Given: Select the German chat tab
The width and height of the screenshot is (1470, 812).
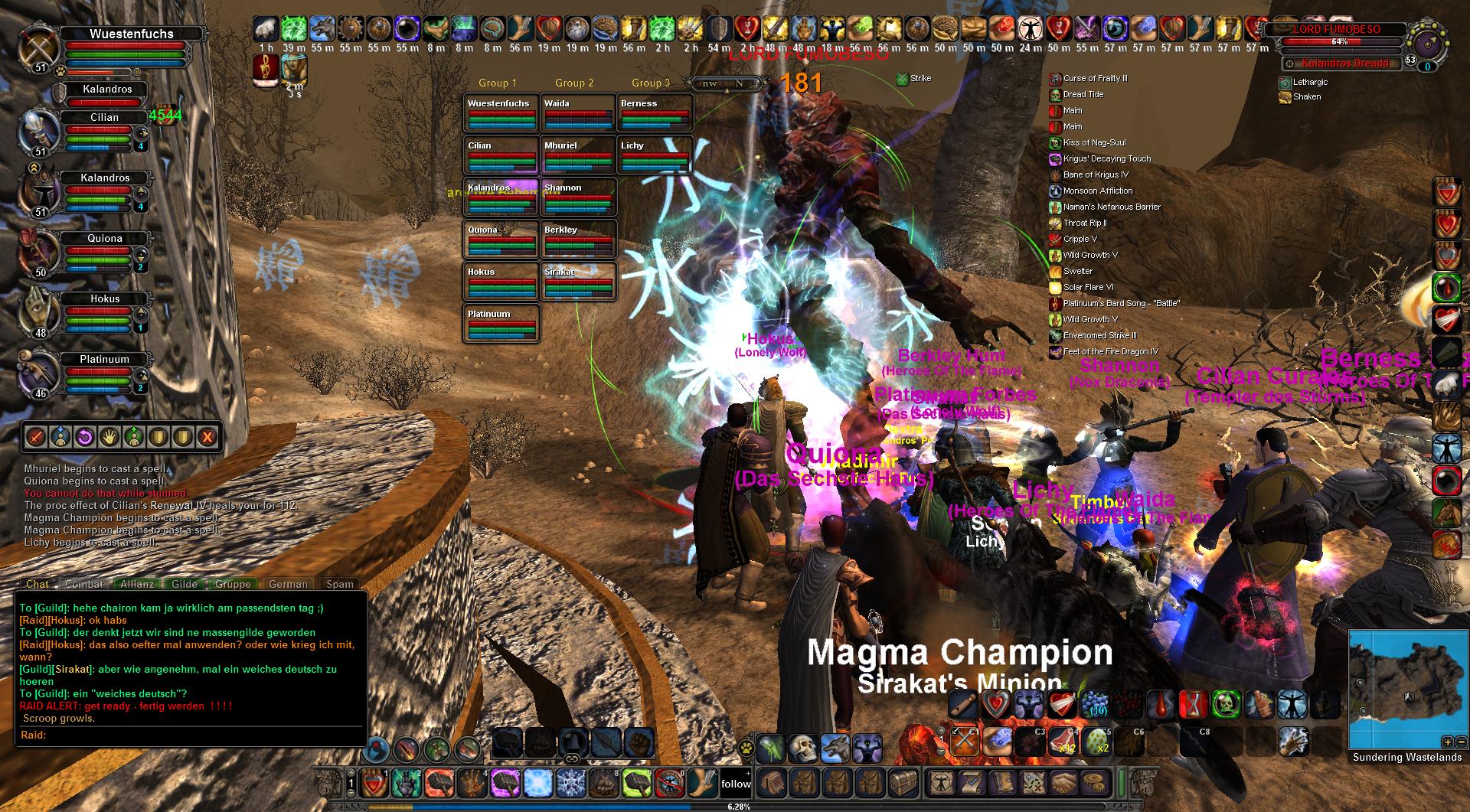Looking at the screenshot, I should pos(289,584).
